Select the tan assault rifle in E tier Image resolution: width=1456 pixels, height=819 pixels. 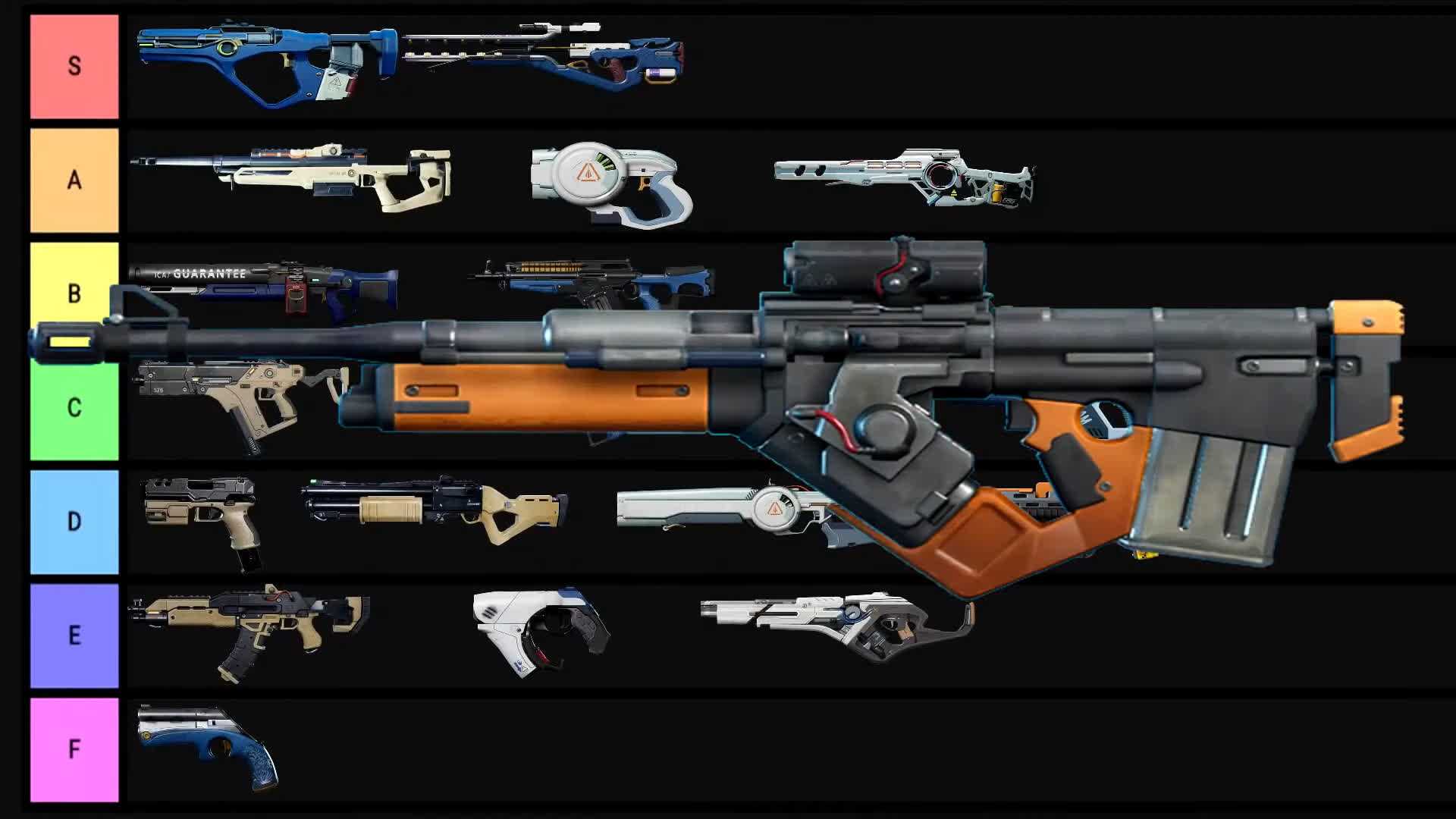coord(250,623)
